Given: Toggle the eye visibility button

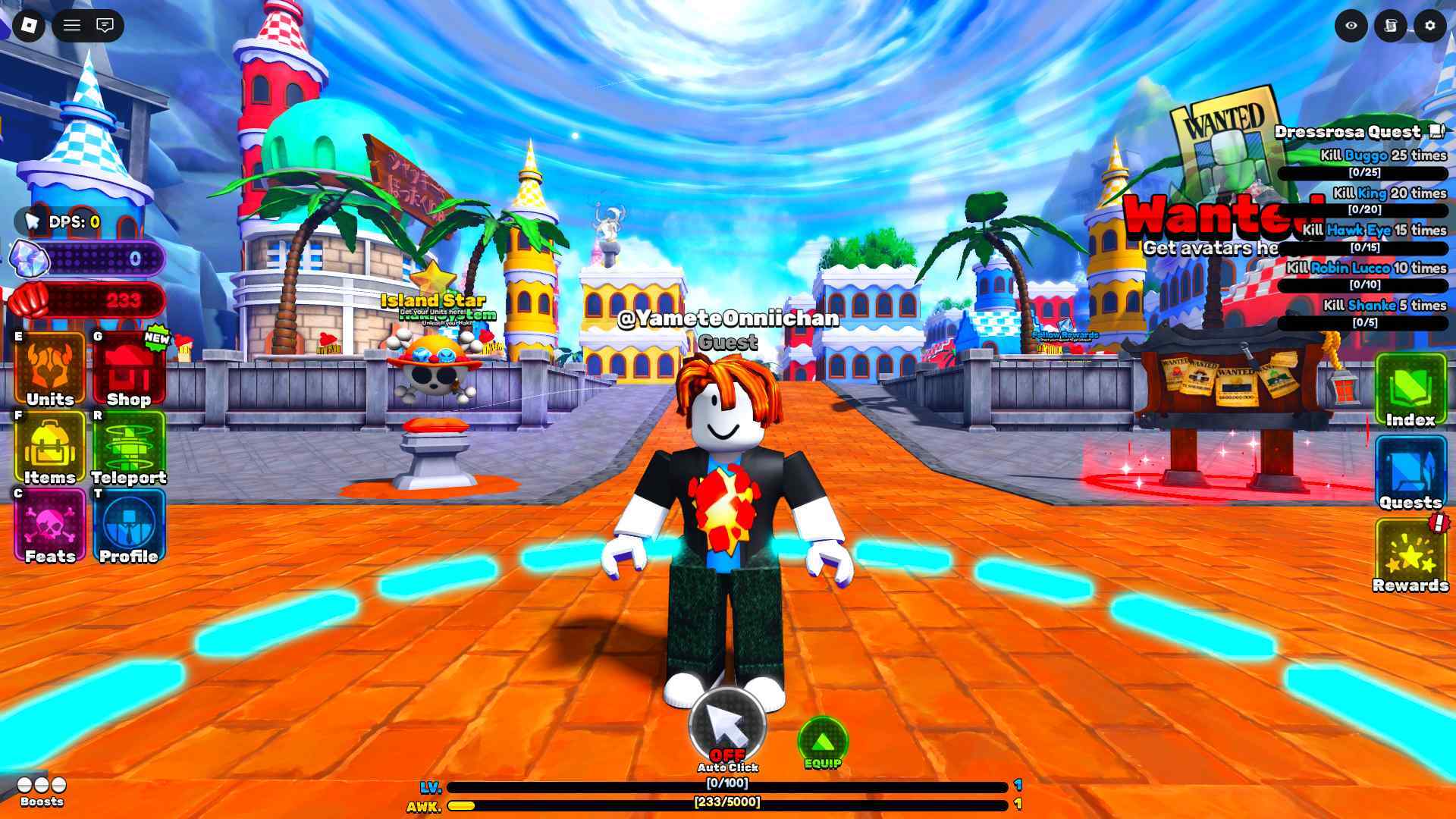Looking at the screenshot, I should click(x=1351, y=26).
